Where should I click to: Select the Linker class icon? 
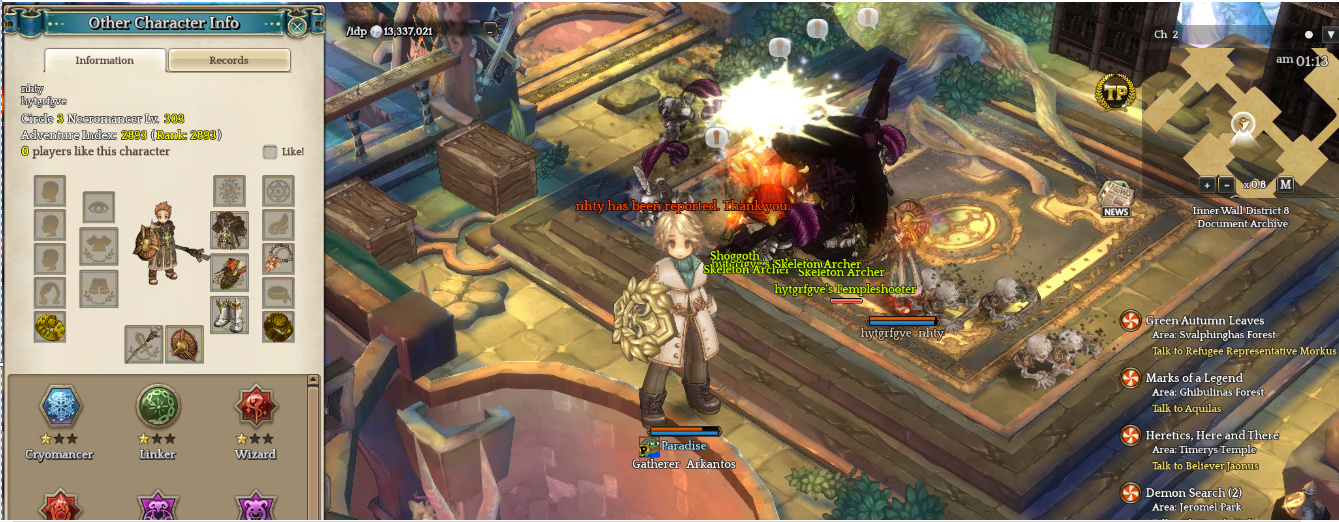pyautogui.click(x=157, y=408)
